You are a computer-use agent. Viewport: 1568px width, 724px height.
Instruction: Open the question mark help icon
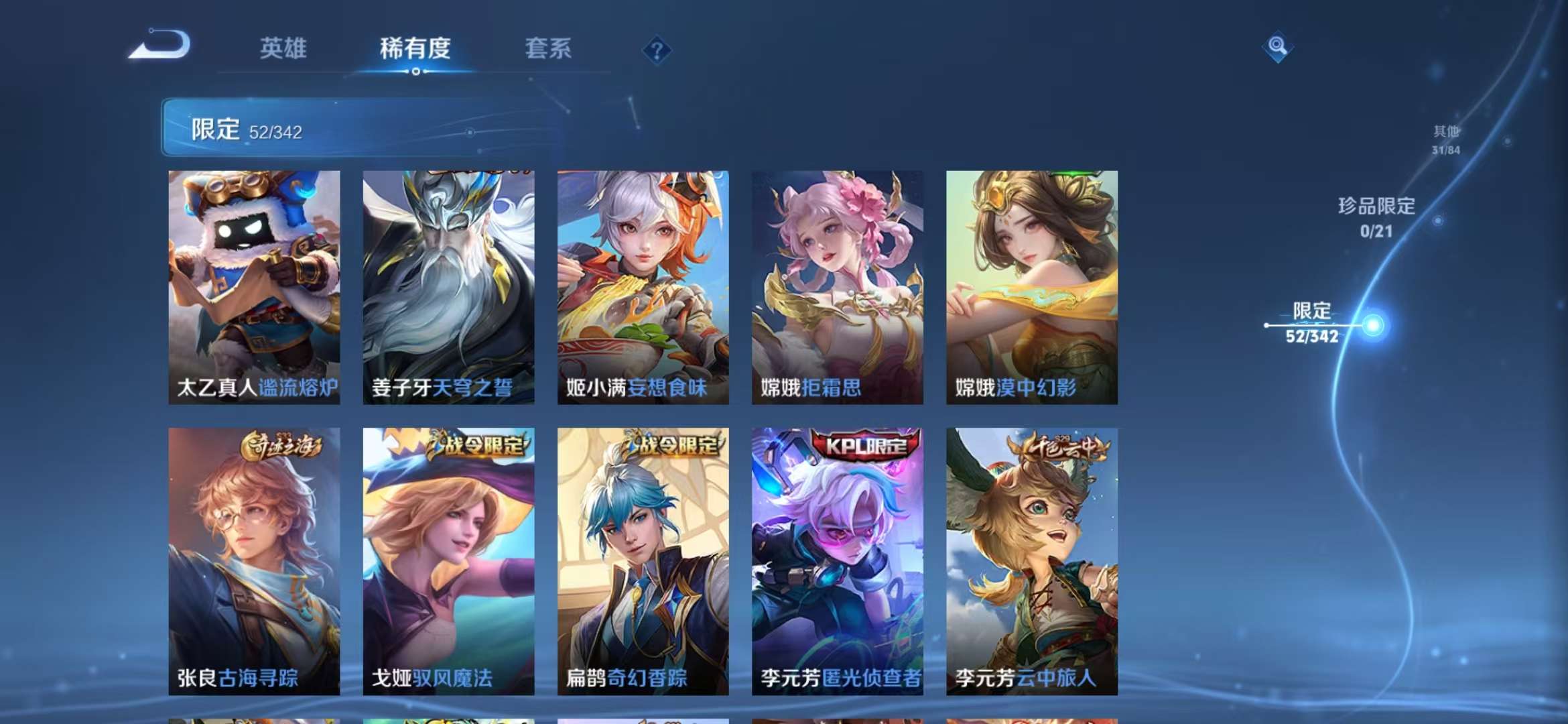point(657,50)
